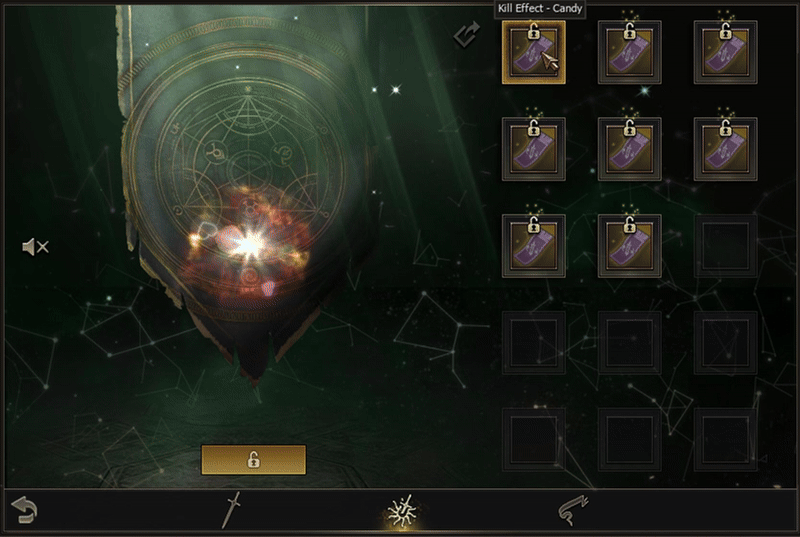Viewport: 800px width, 537px height.
Task: Select the highlighted Kill Effect - Candy slot
Action: coord(533,53)
